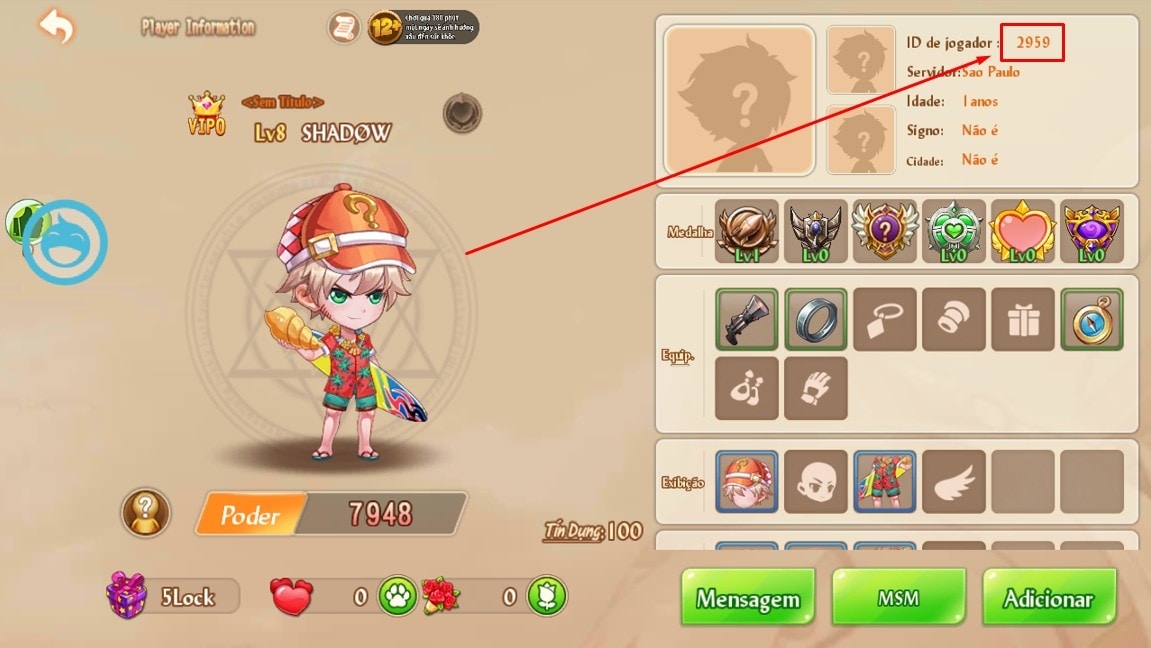The width and height of the screenshot is (1151, 648).
Task: Inspect the equipped silver ring slot
Action: click(816, 319)
